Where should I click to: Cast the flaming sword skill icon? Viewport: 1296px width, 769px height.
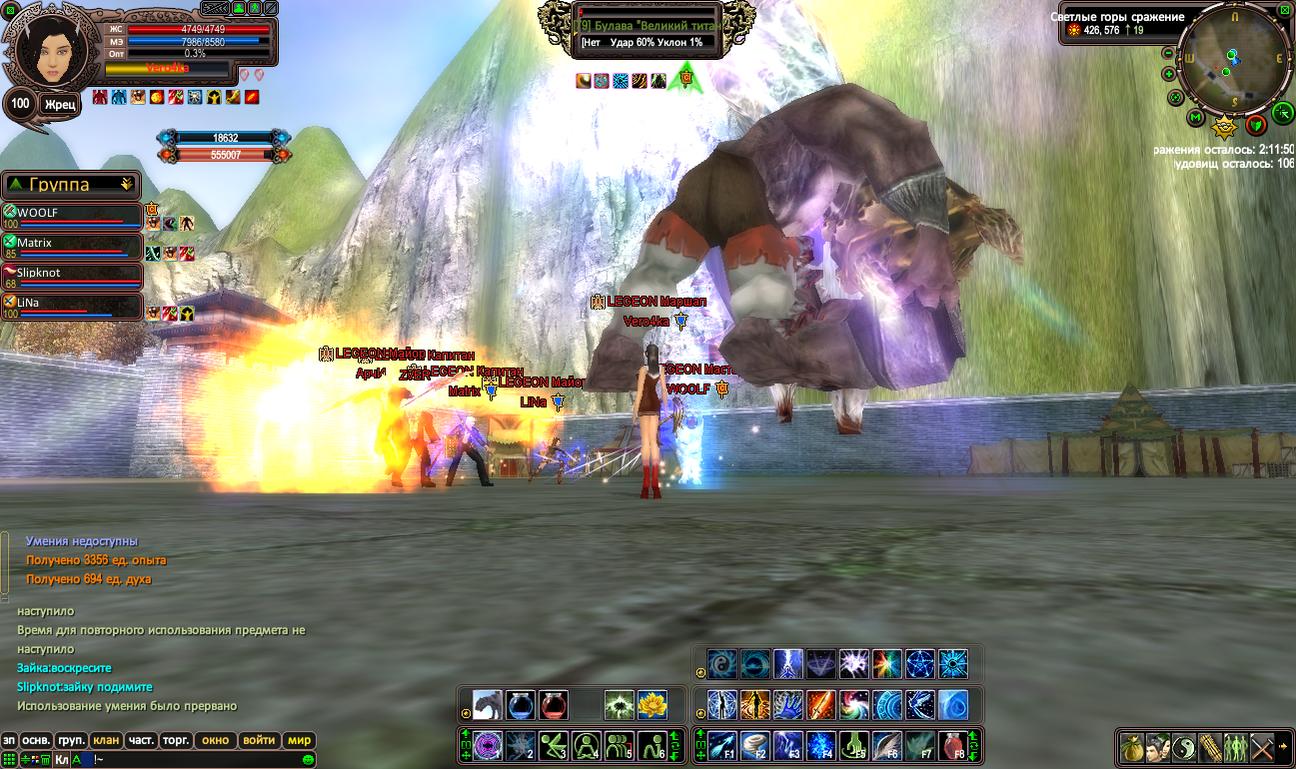coord(820,705)
